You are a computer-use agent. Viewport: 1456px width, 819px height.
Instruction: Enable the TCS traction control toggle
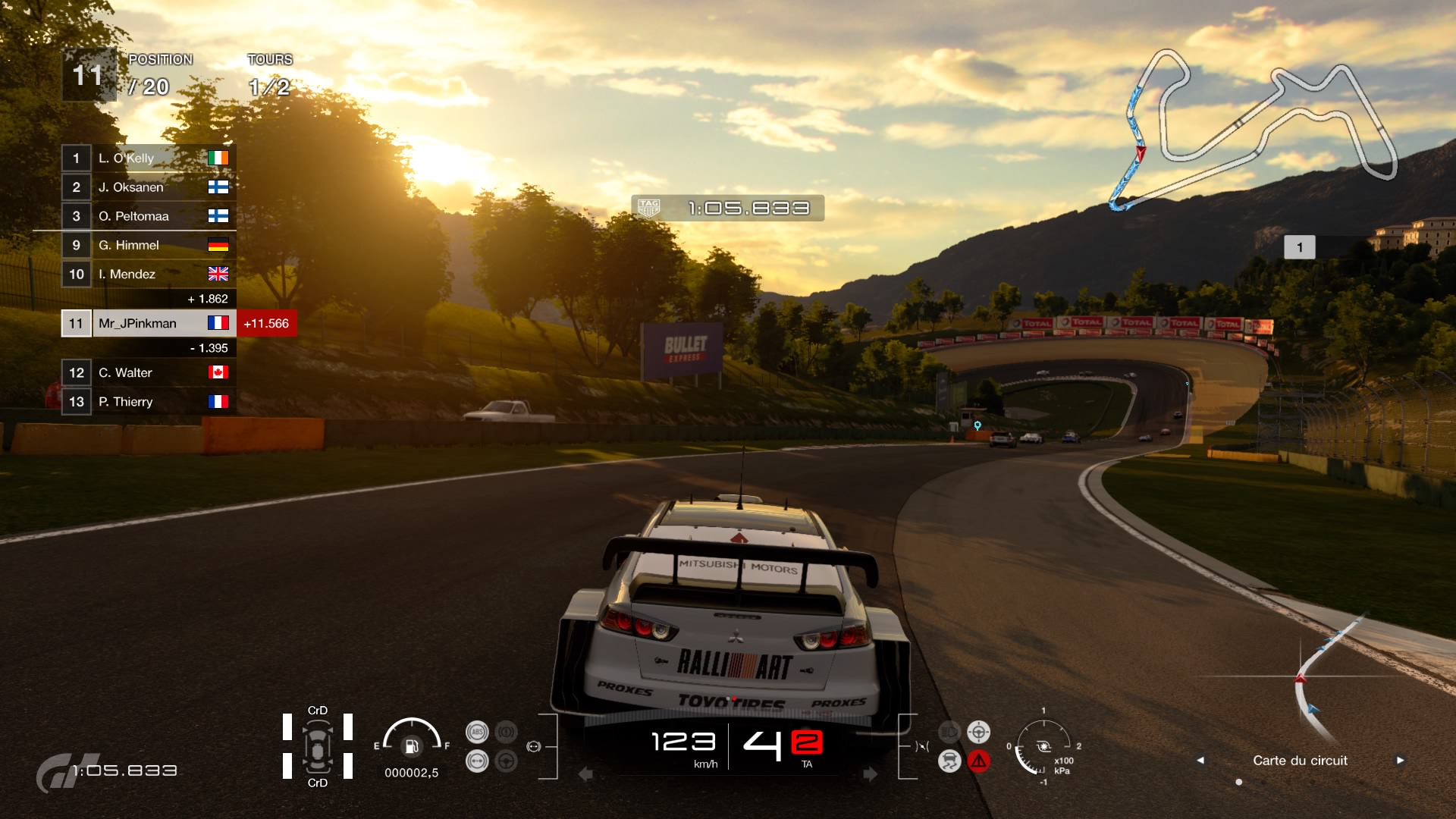tap(949, 761)
